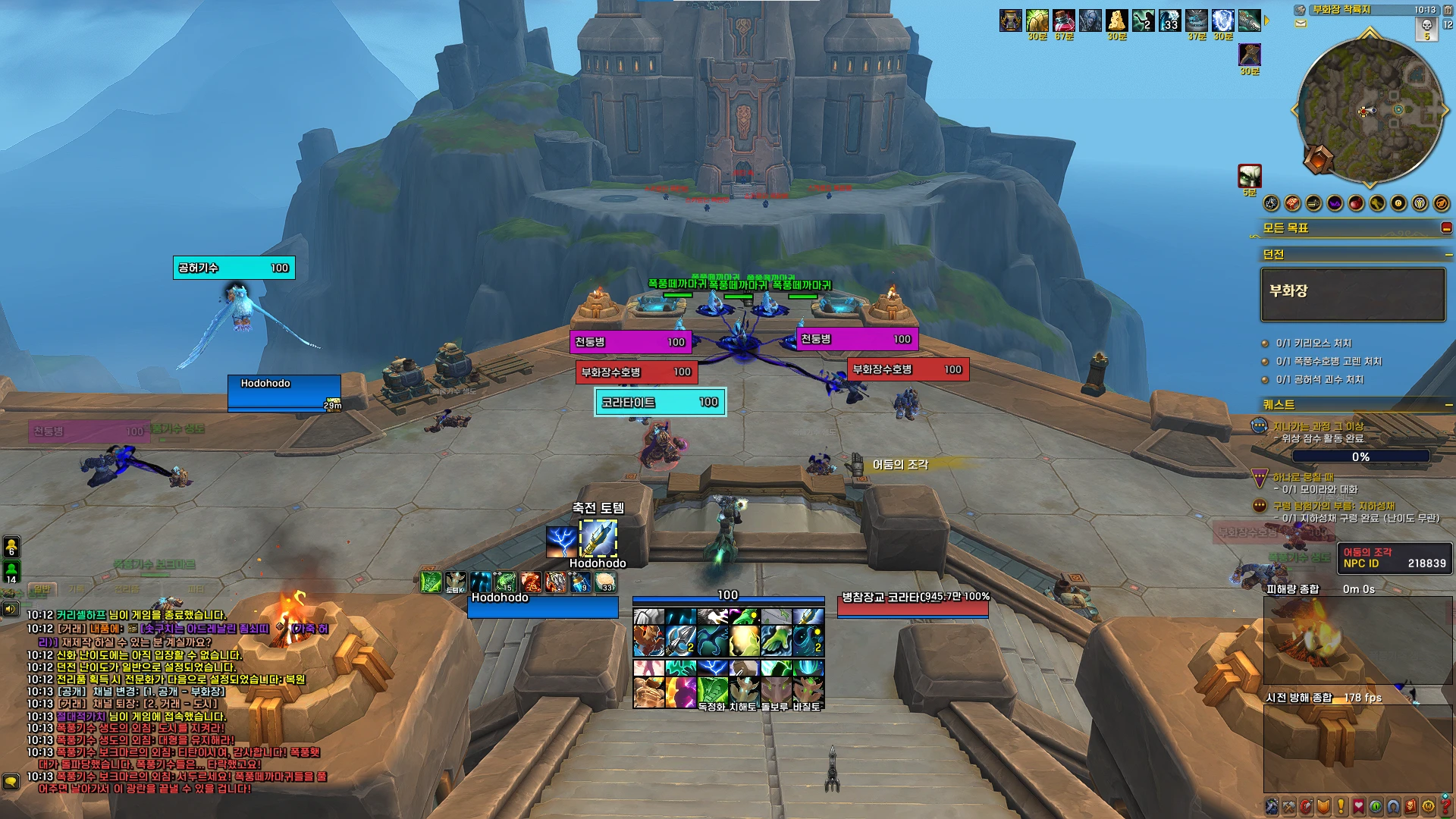Screen dimensions: 1456x819
Task: Open the skull adventure guide micro button
Action: click(x=1410, y=807)
